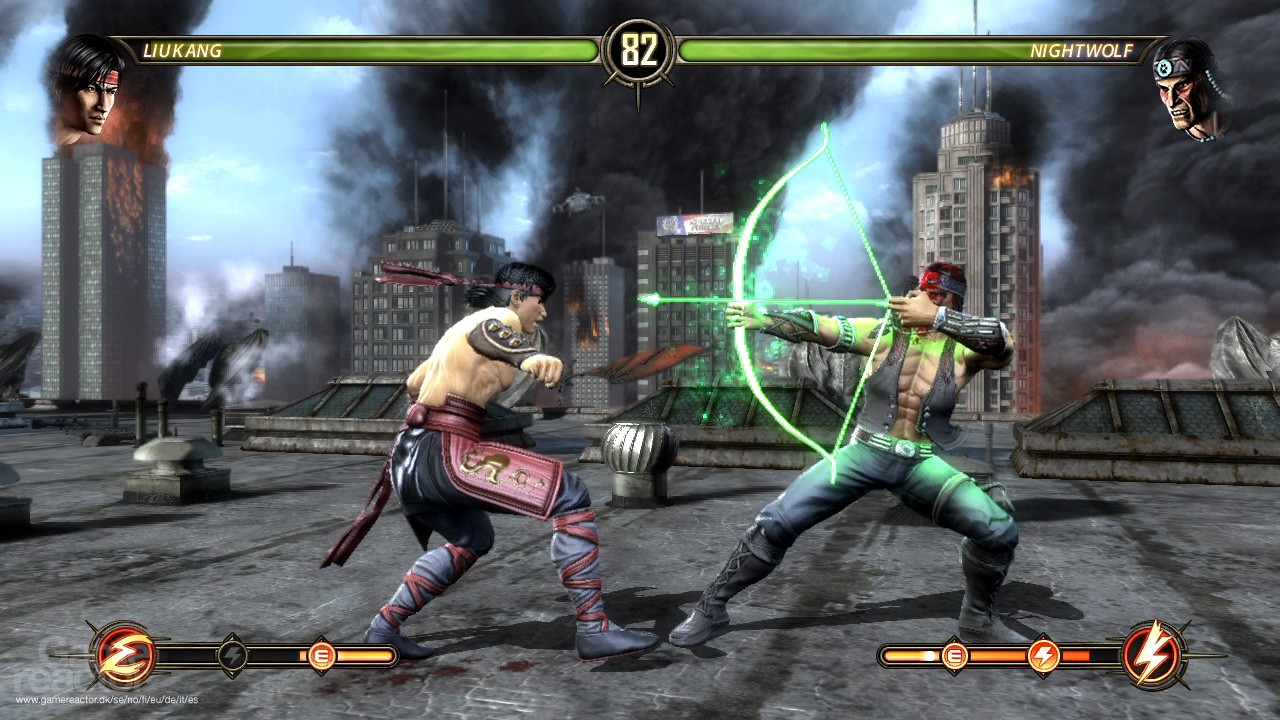Click the flaming emblem on Liu Kang's super meter
This screenshot has height=720, width=1280.
coord(125,655)
